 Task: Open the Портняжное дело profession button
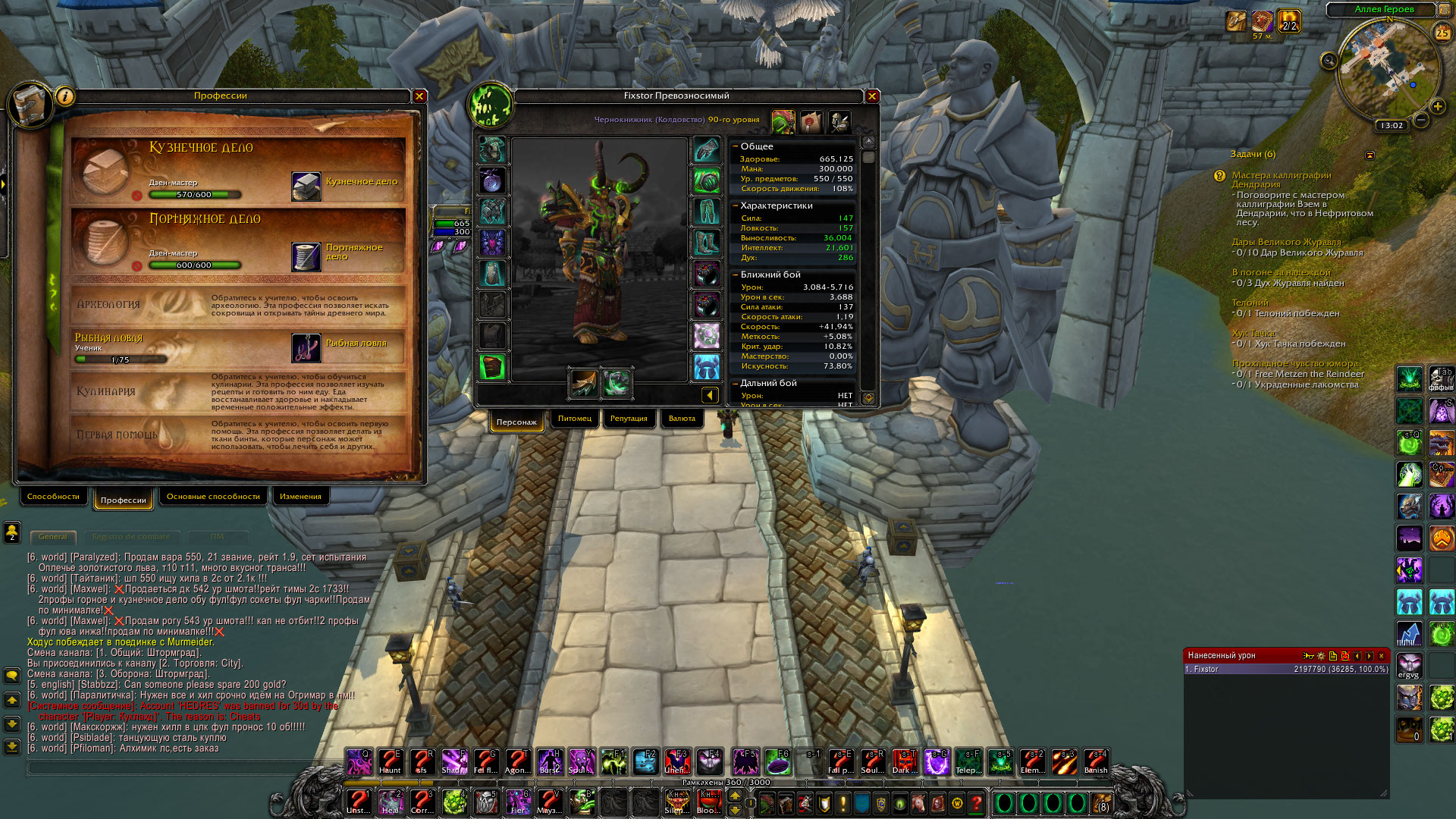(x=306, y=256)
